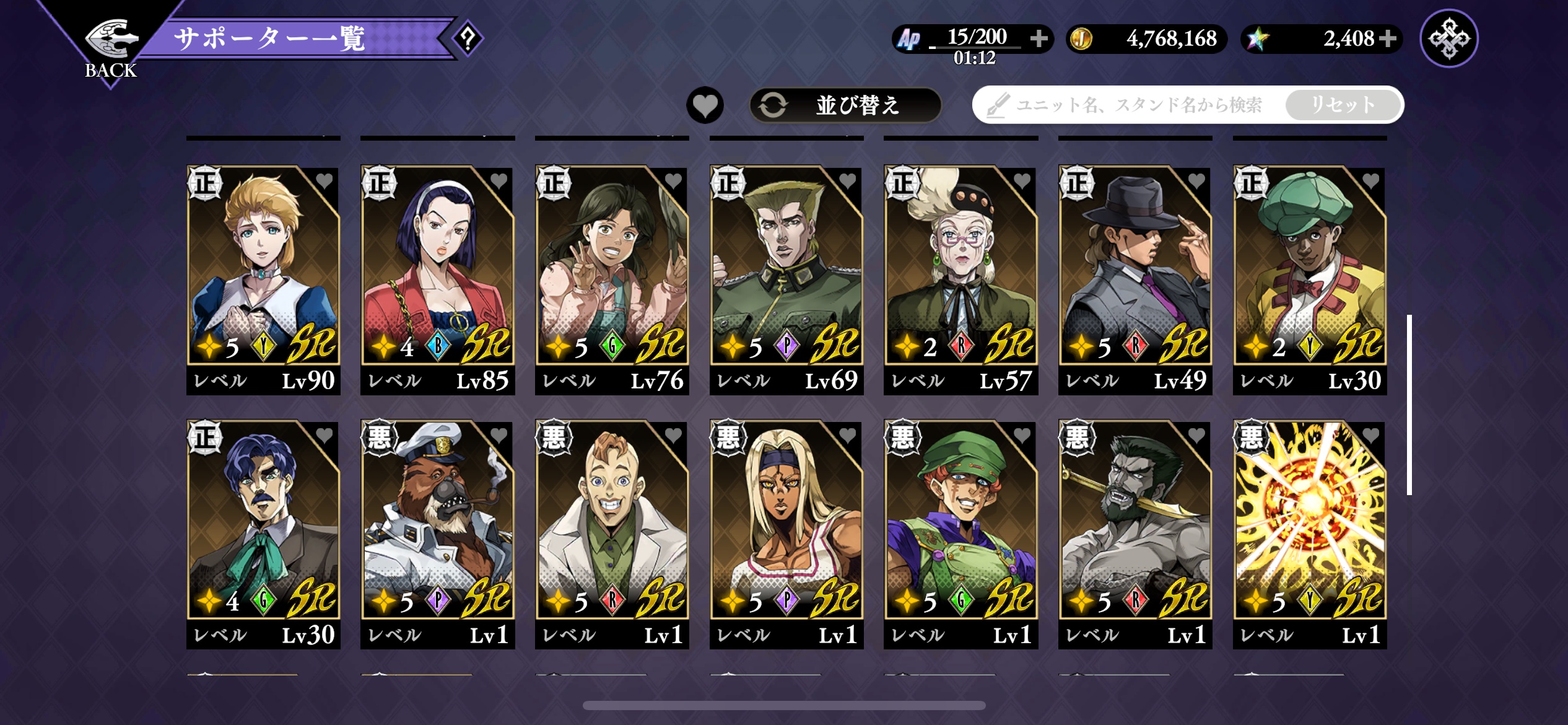
Task: Choose the knife-biting bearded man card
Action: (1135, 533)
